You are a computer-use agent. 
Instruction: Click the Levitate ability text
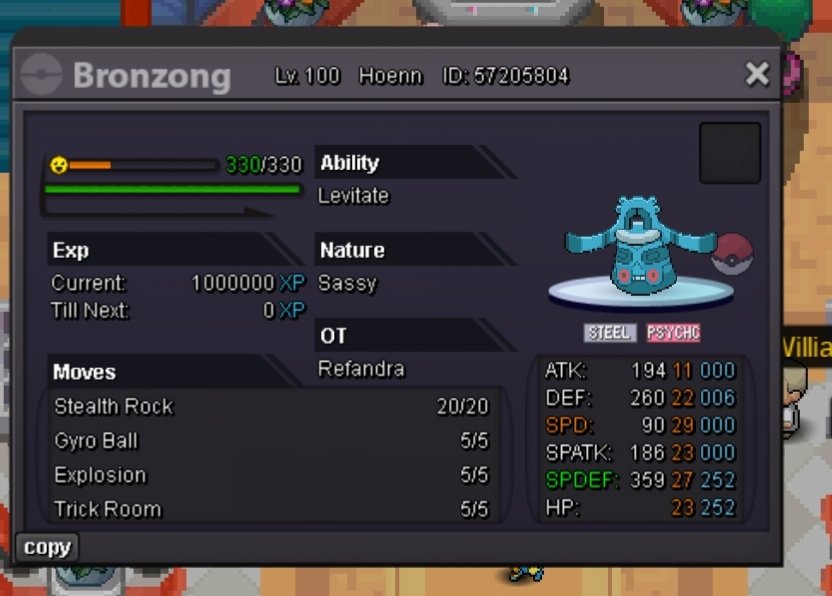tap(353, 196)
